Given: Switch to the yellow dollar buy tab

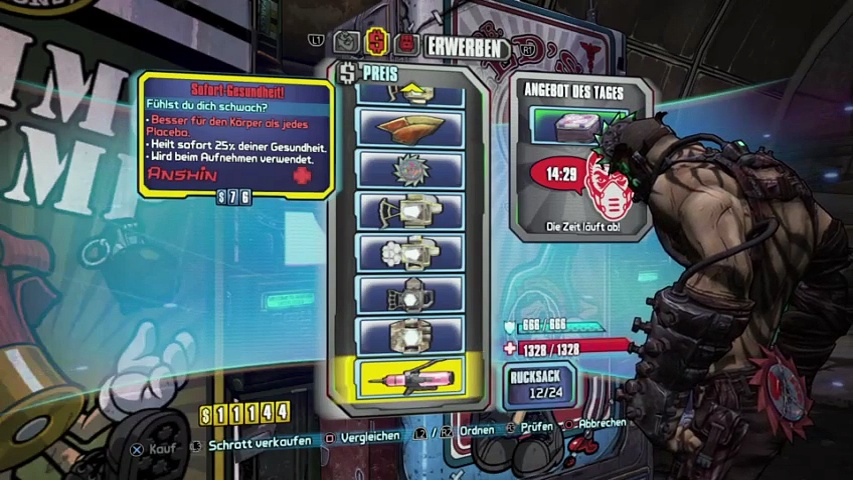Looking at the screenshot, I should point(377,43).
